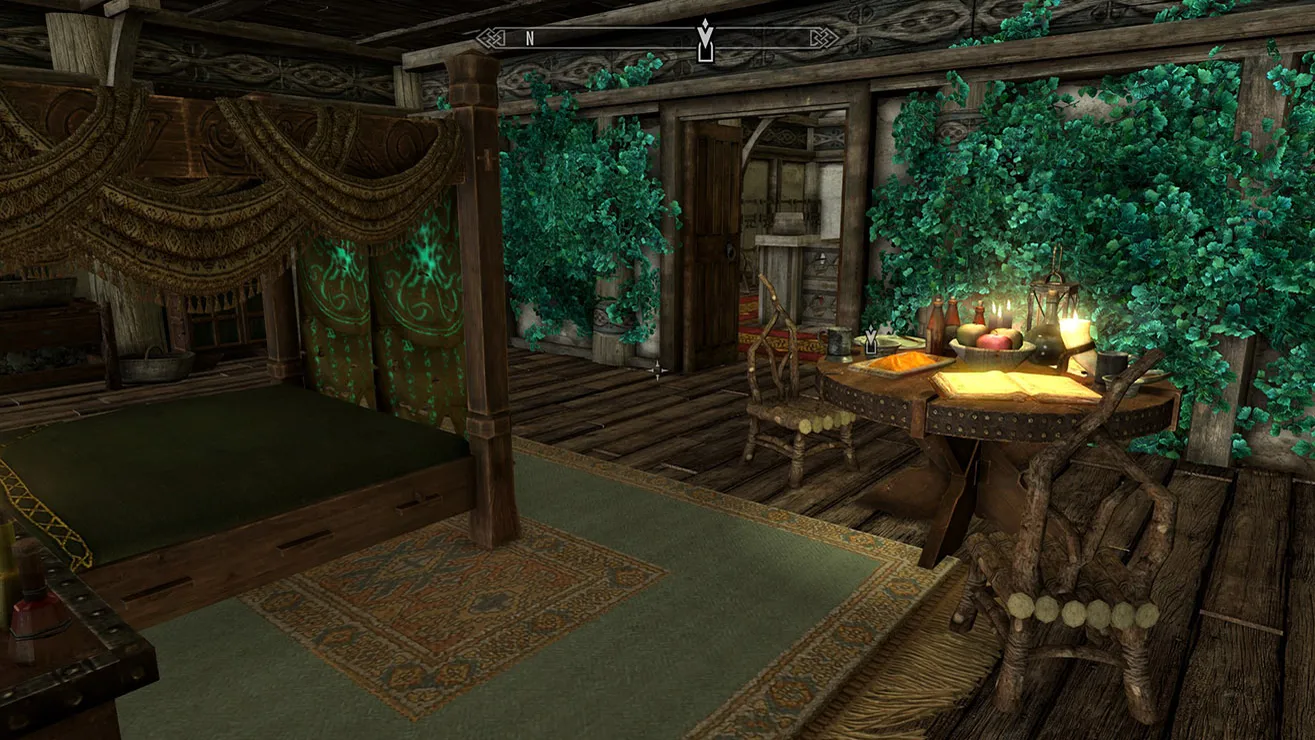Click the quest marker on the compass
This screenshot has height=740, width=1315.
coord(706,40)
